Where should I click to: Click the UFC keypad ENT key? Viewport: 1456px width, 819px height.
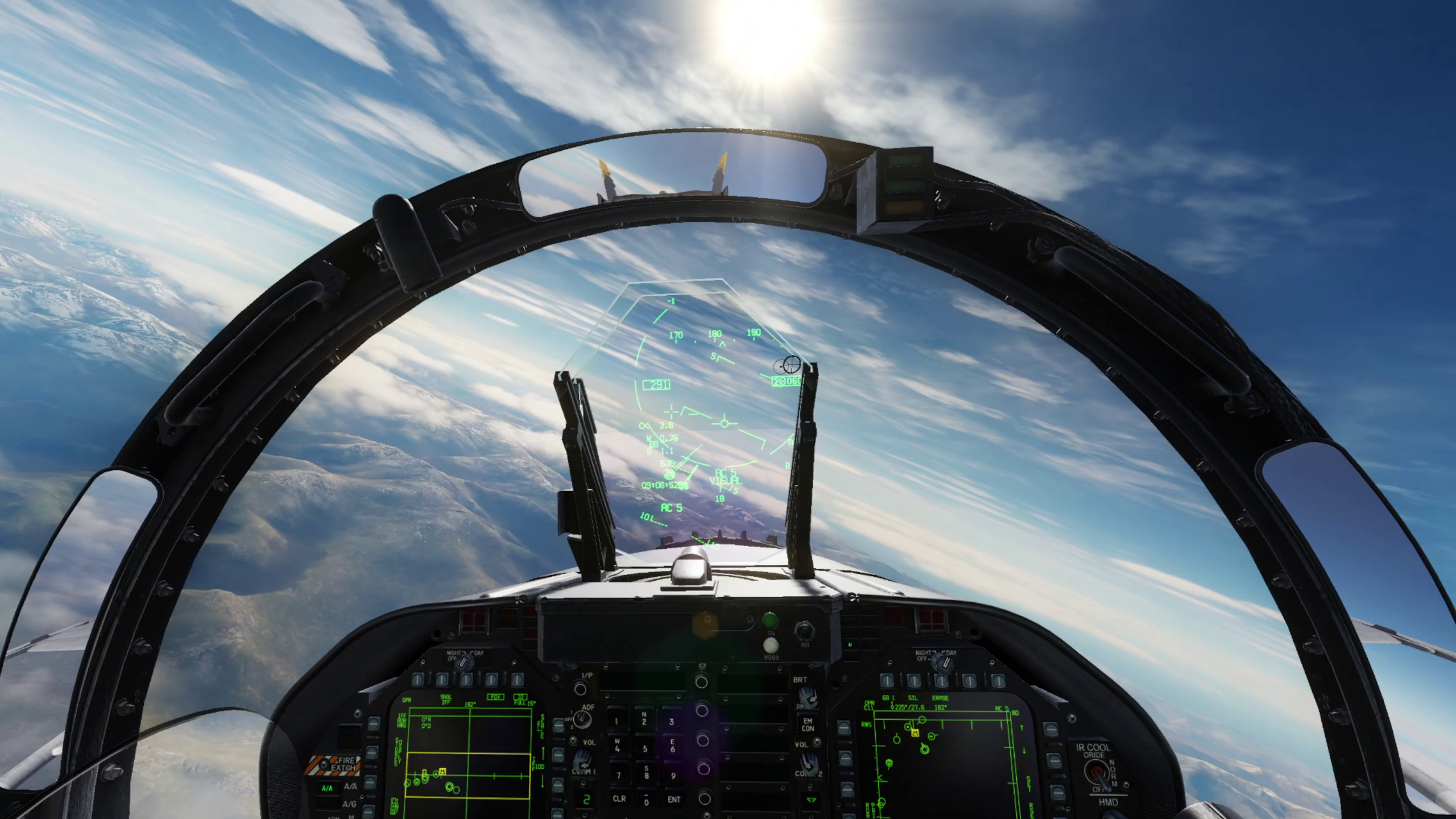(673, 799)
